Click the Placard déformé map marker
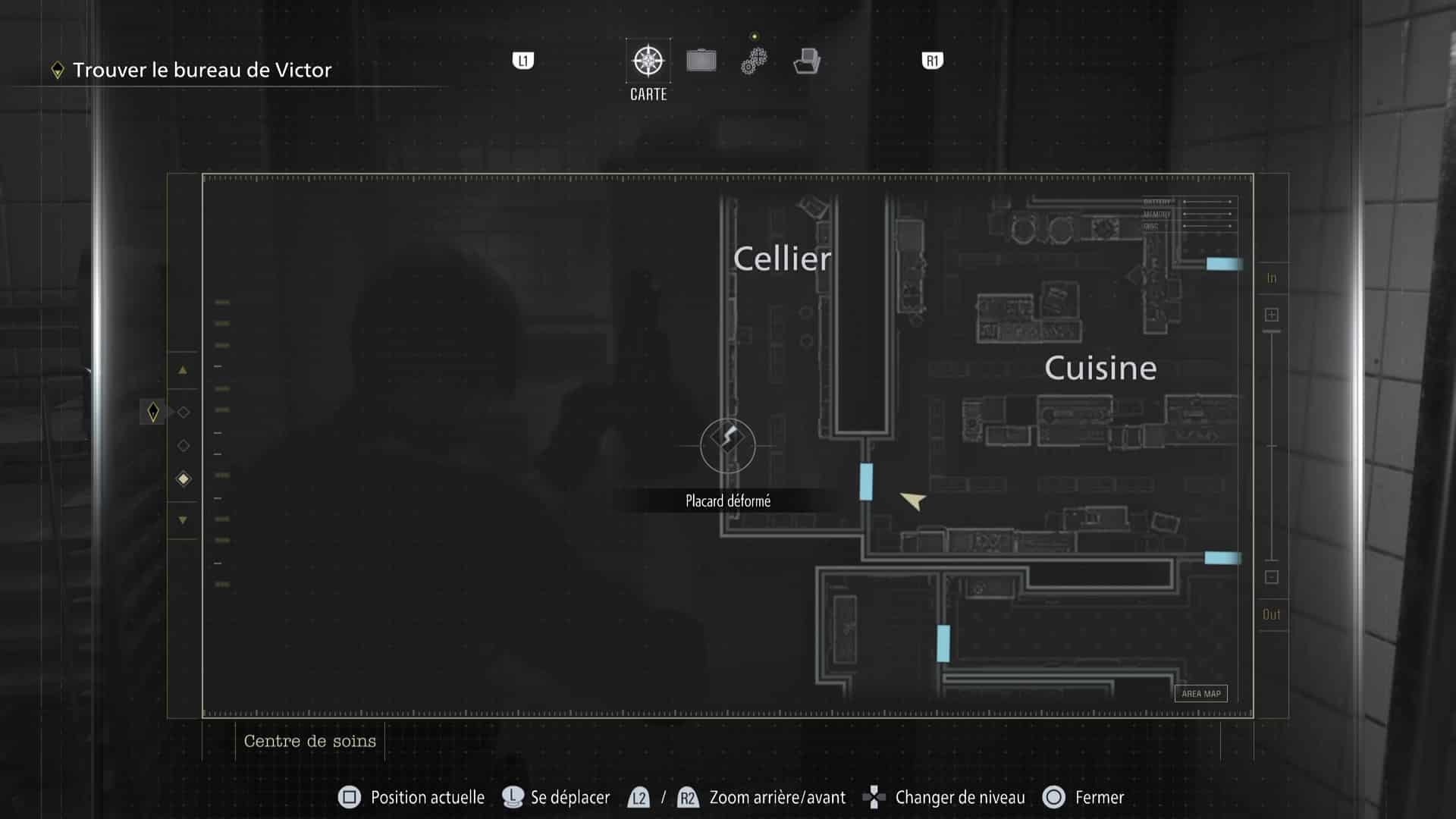Screen dimensions: 1456x819 (x=726, y=445)
